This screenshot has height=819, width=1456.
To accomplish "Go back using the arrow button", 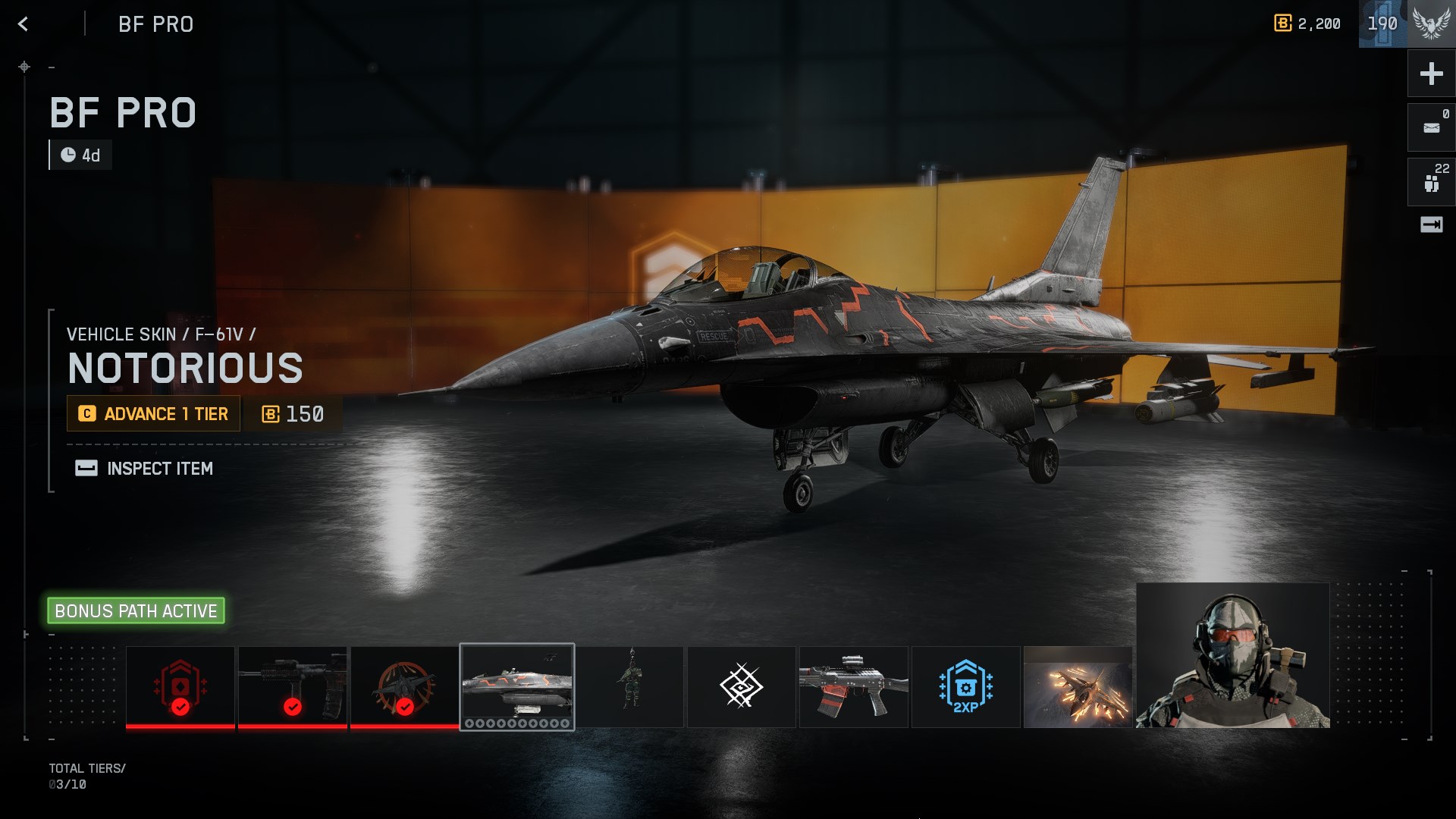I will click(x=24, y=24).
